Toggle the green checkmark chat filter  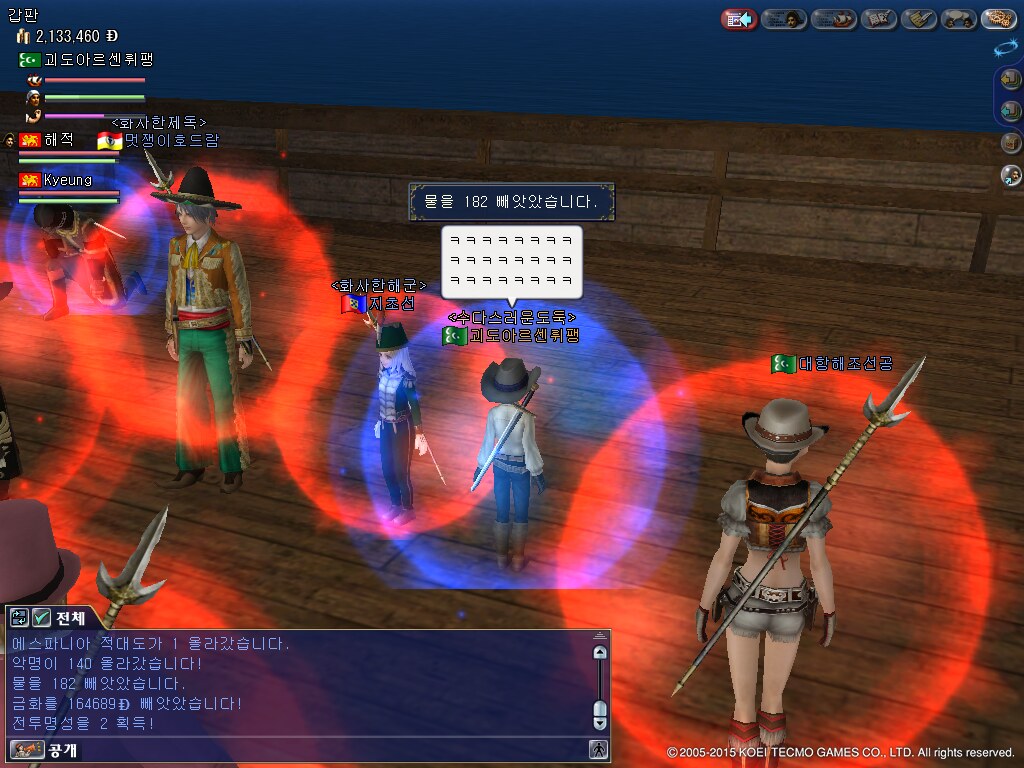[x=42, y=617]
